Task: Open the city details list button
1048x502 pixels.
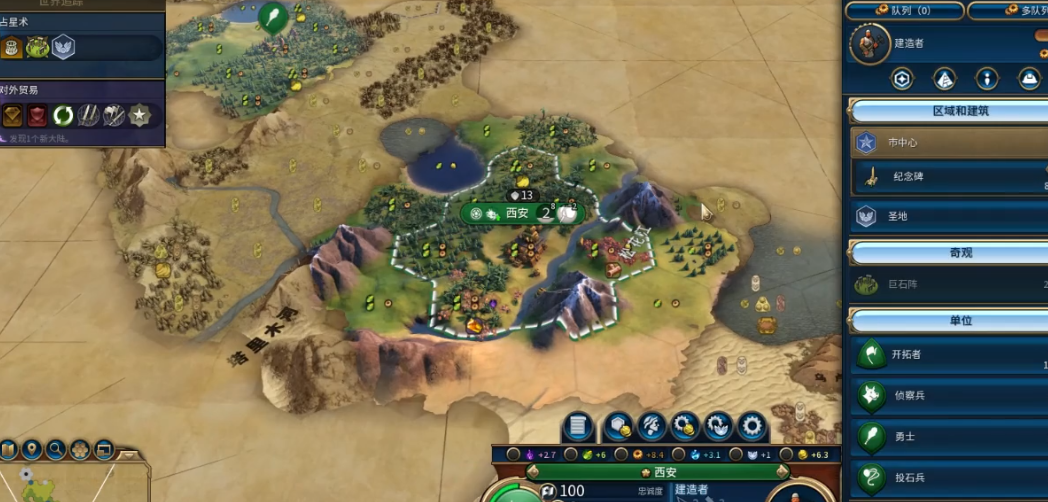Action: tap(575, 427)
